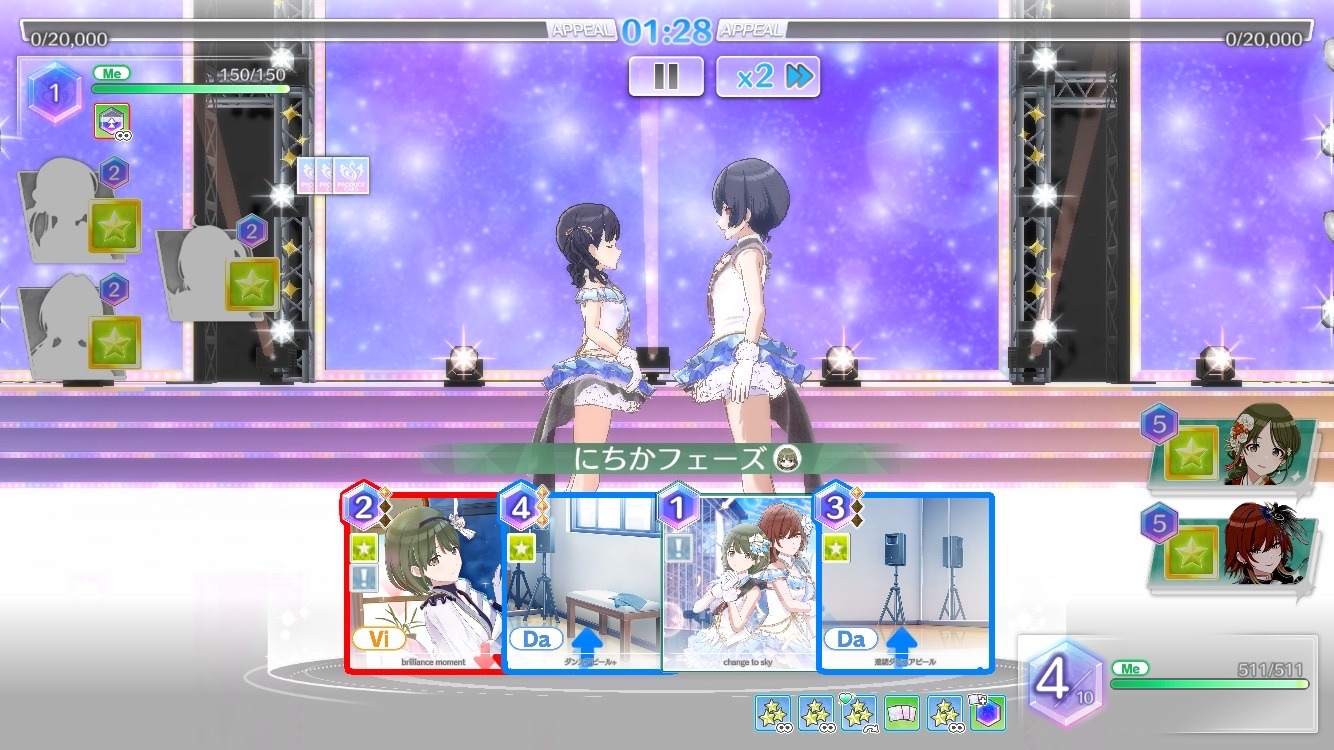Inspect the purple gem buff icon
The image size is (1334, 750).
point(987,713)
